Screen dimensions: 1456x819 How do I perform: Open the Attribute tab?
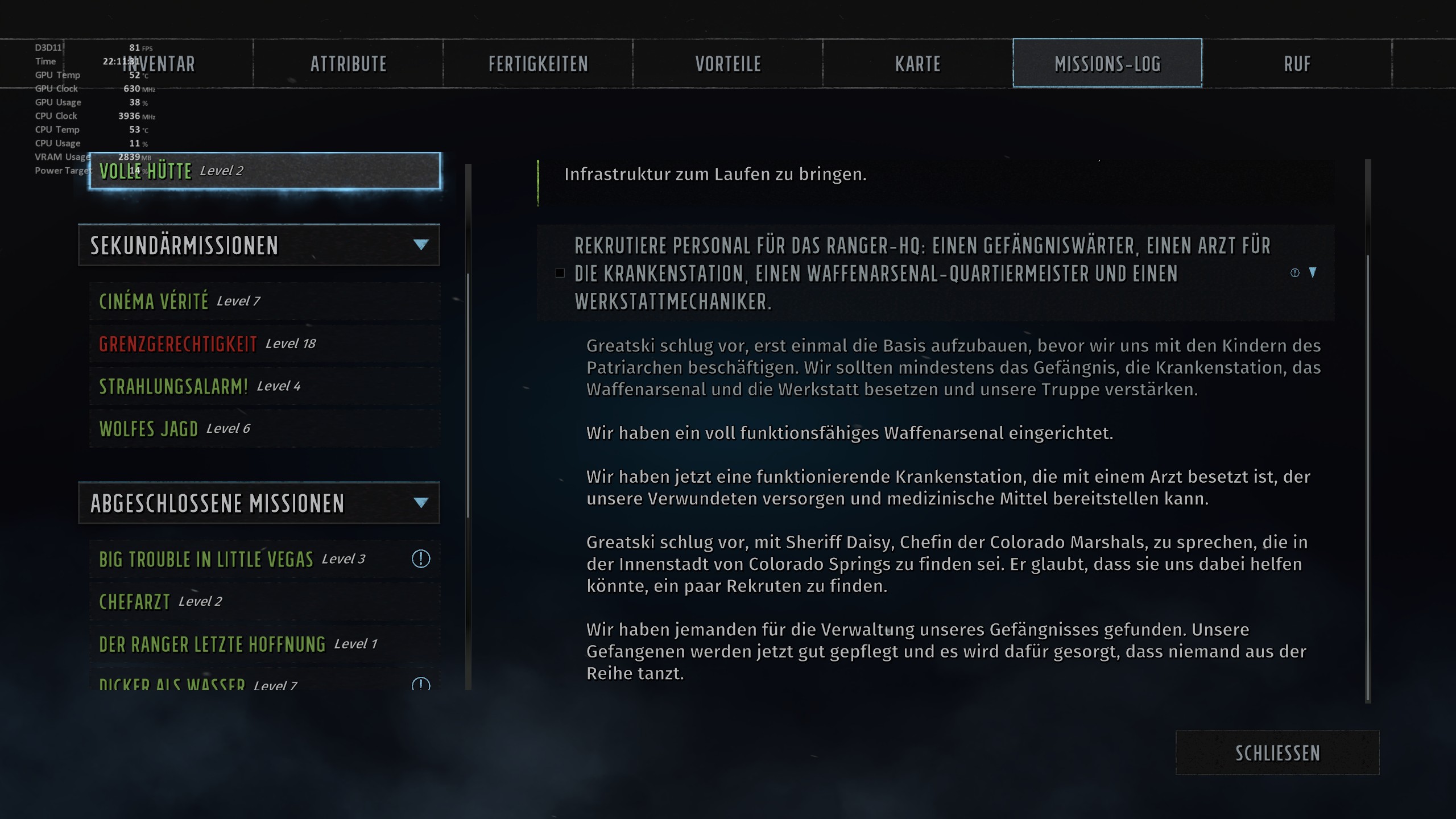348,63
